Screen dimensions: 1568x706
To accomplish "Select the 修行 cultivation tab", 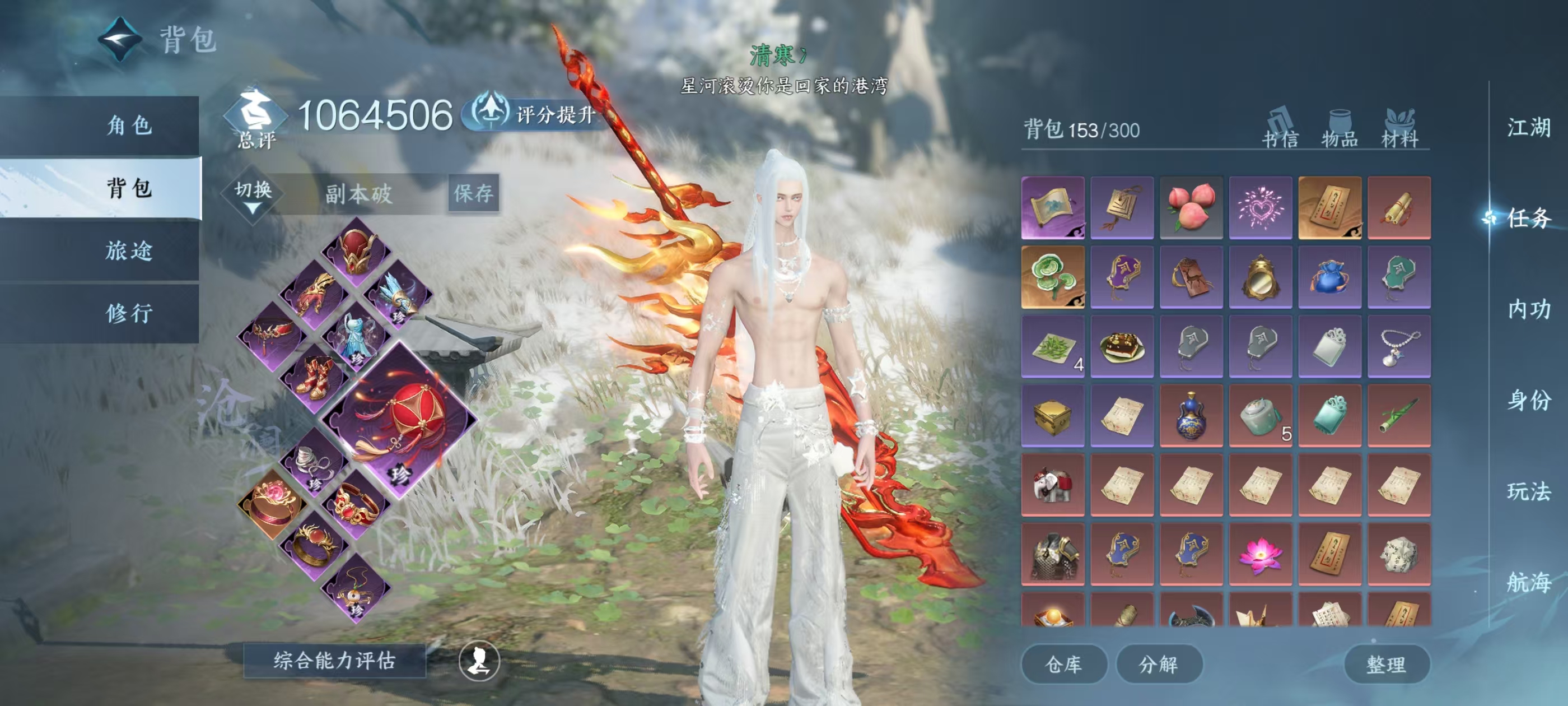I will 129,313.
